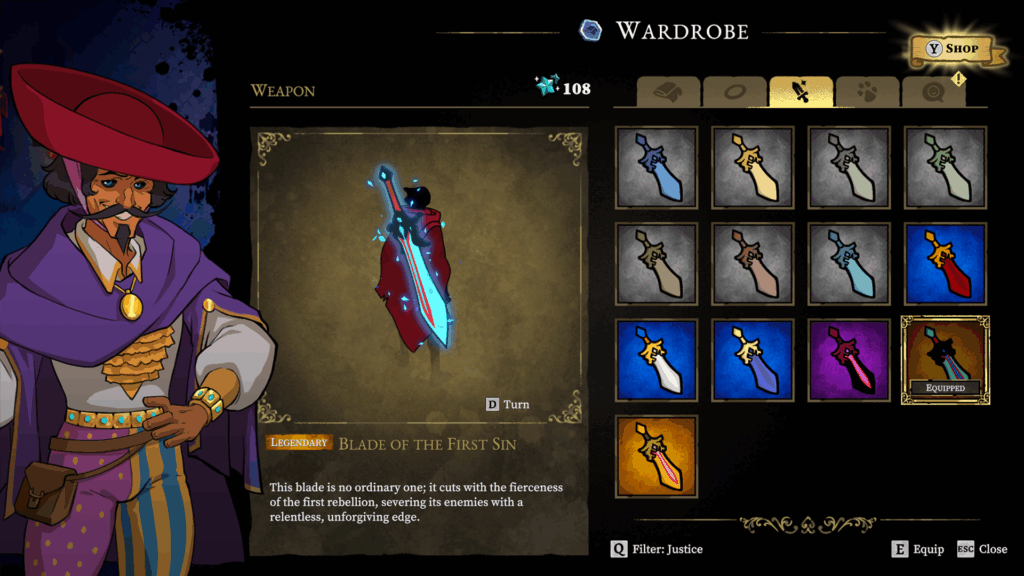Screen dimensions: 1024x576
Task: Select the white blade on blue background
Action: pos(656,359)
